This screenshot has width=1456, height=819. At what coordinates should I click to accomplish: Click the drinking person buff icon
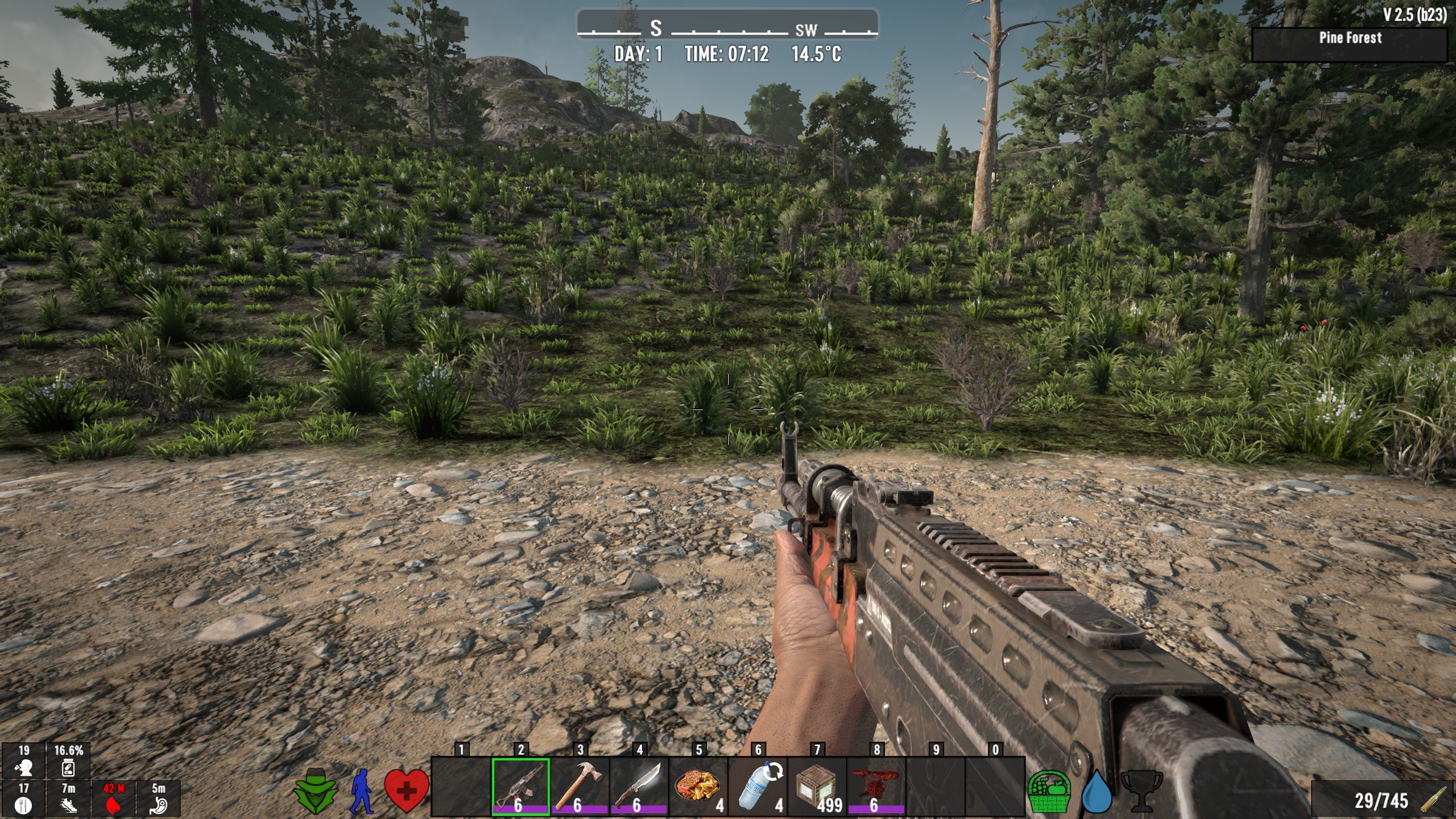pyautogui.click(x=23, y=768)
